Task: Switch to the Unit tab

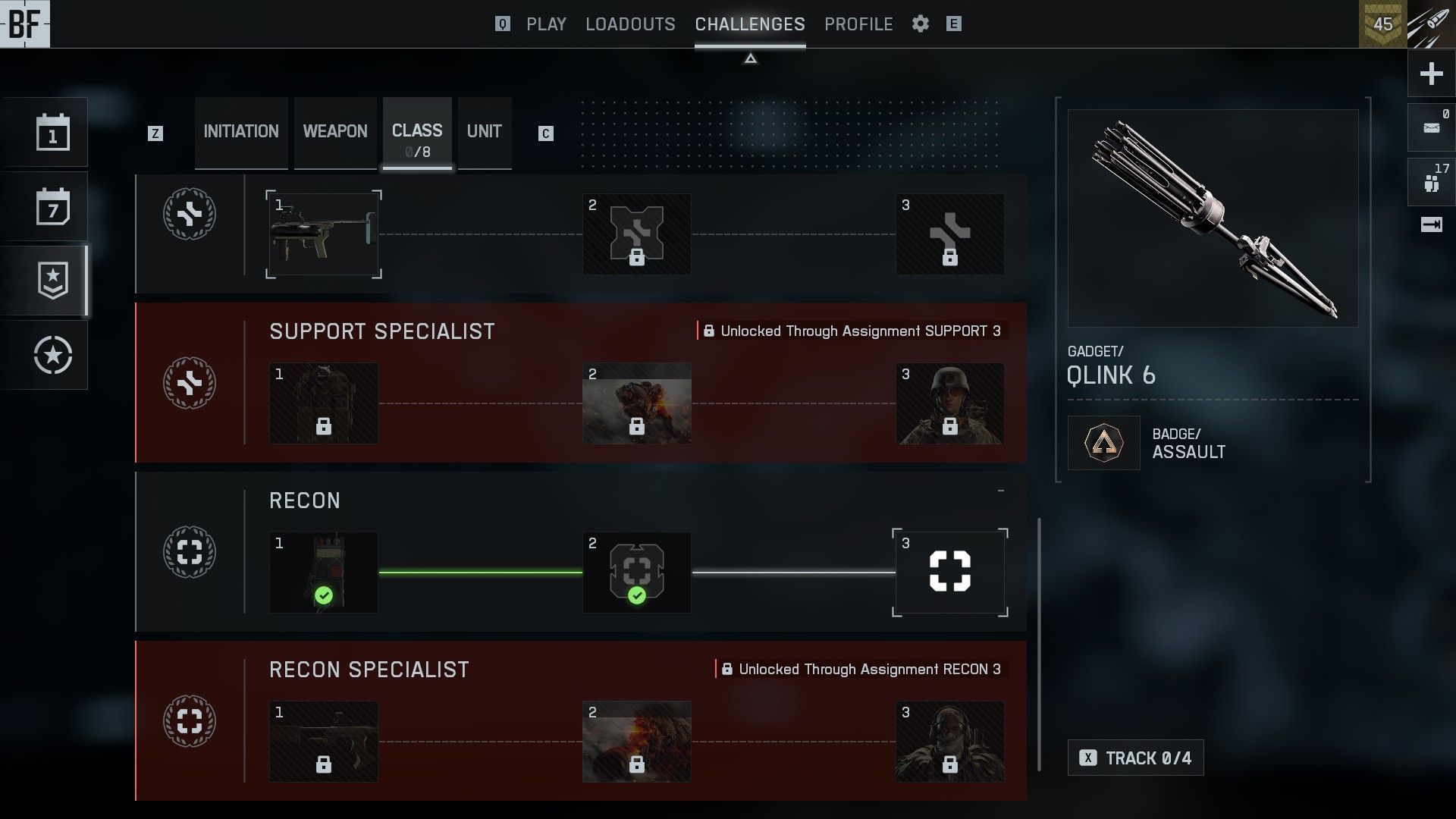Action: (x=484, y=132)
